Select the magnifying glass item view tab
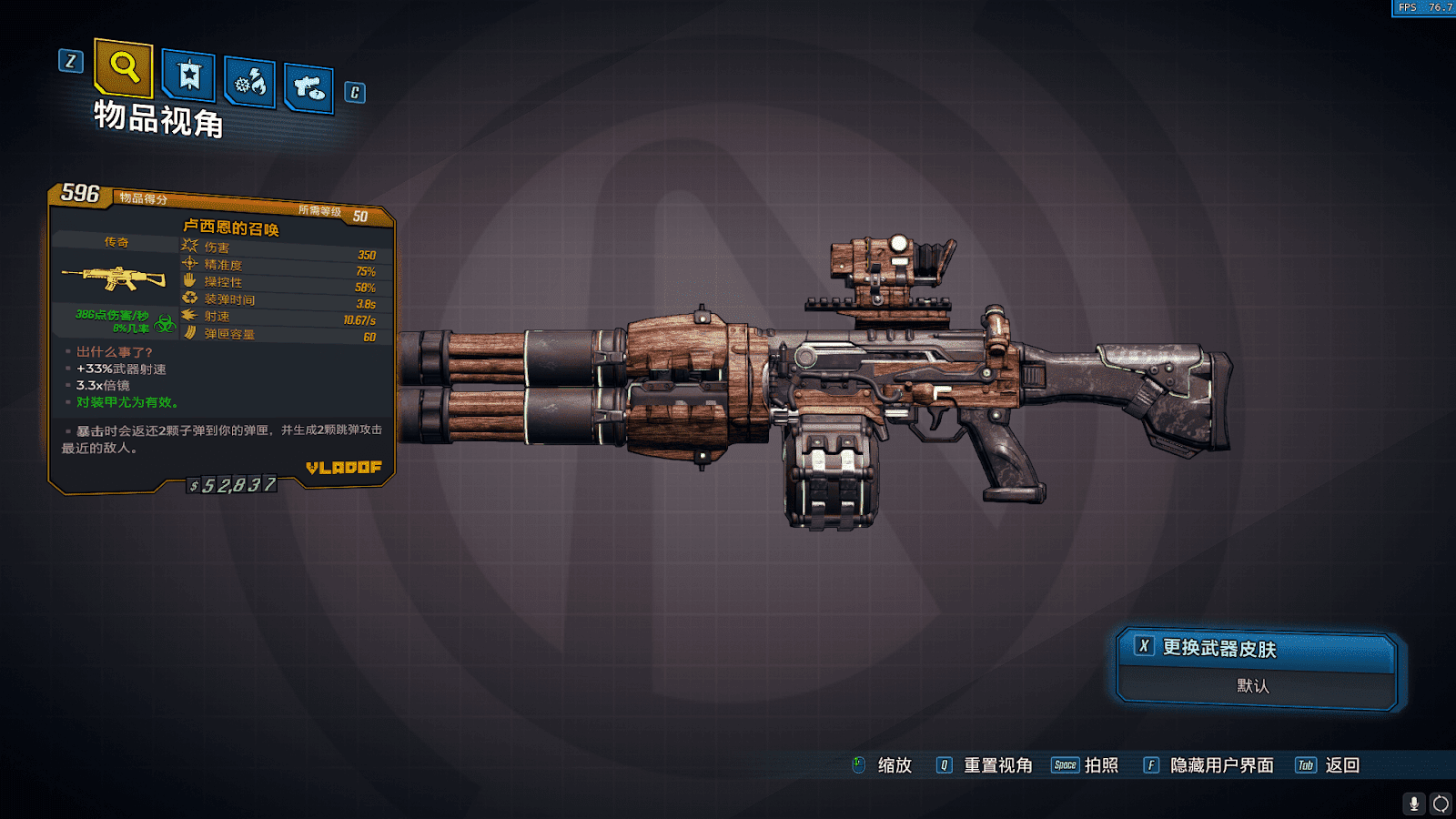The width and height of the screenshot is (1456, 819). 124,67
